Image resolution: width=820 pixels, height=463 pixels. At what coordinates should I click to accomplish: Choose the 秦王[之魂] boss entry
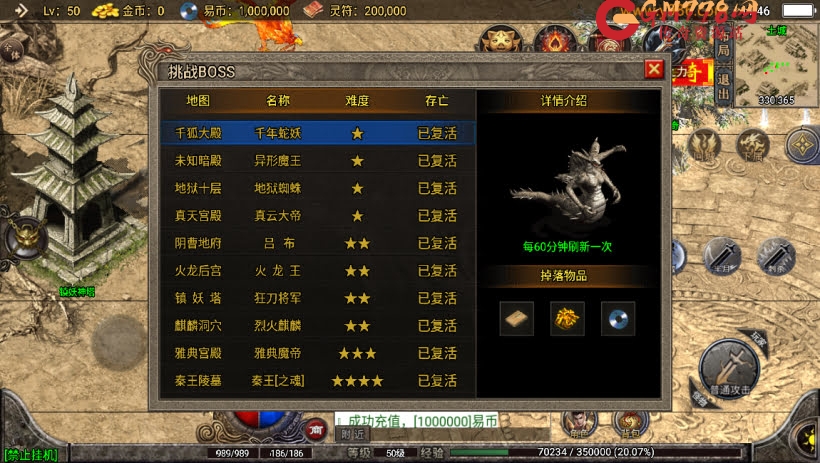[x=317, y=381]
